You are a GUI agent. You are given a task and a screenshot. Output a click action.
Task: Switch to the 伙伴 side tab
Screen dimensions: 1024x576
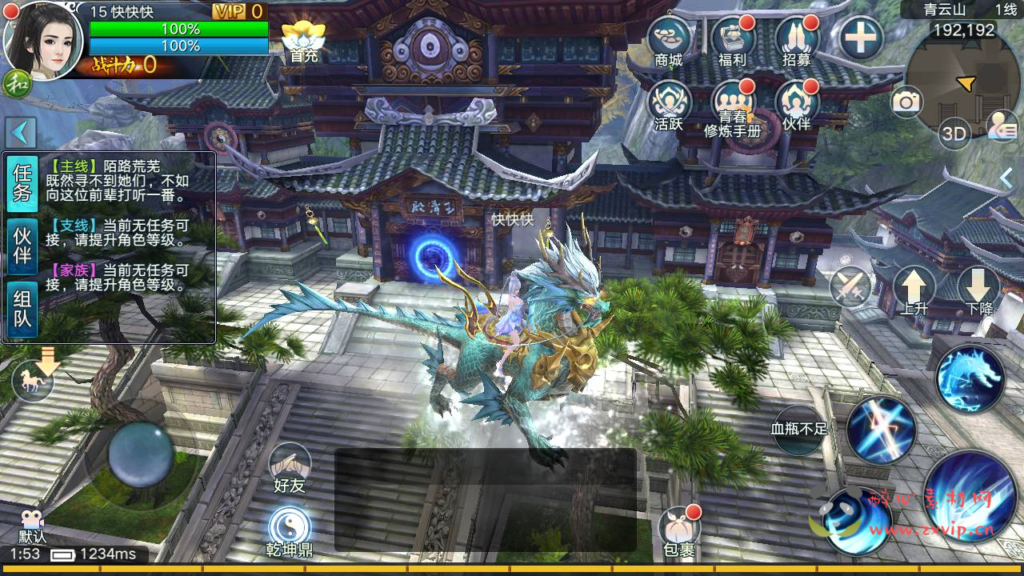click(22, 247)
